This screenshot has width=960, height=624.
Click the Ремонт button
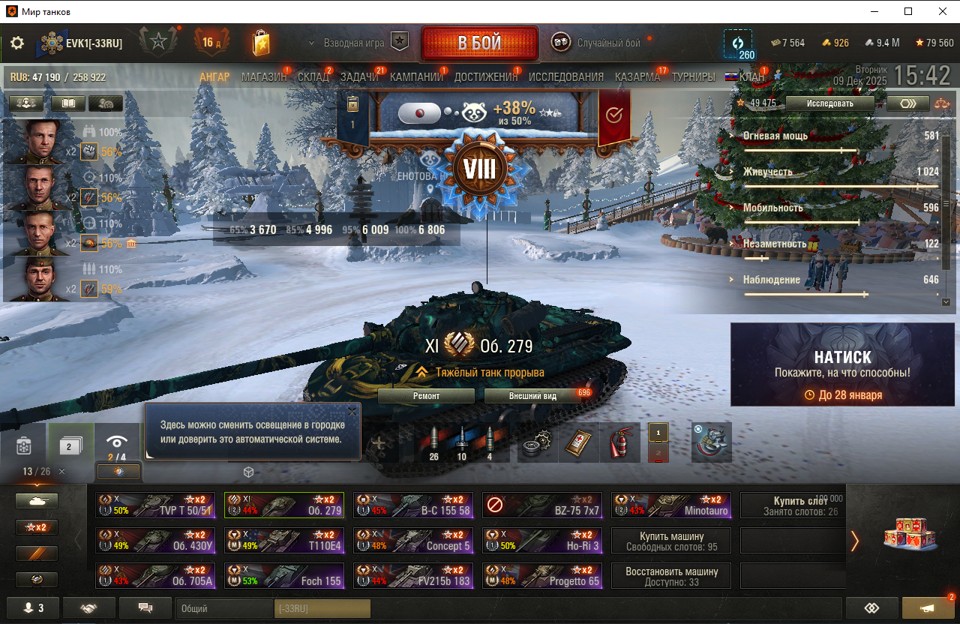point(426,395)
